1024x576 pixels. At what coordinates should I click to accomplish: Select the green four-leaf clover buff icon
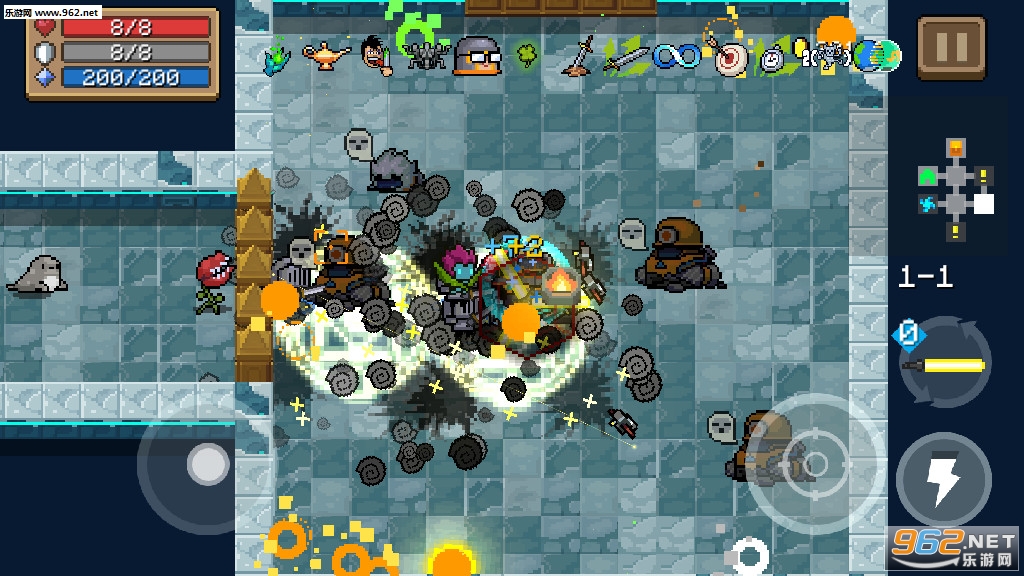coord(526,53)
